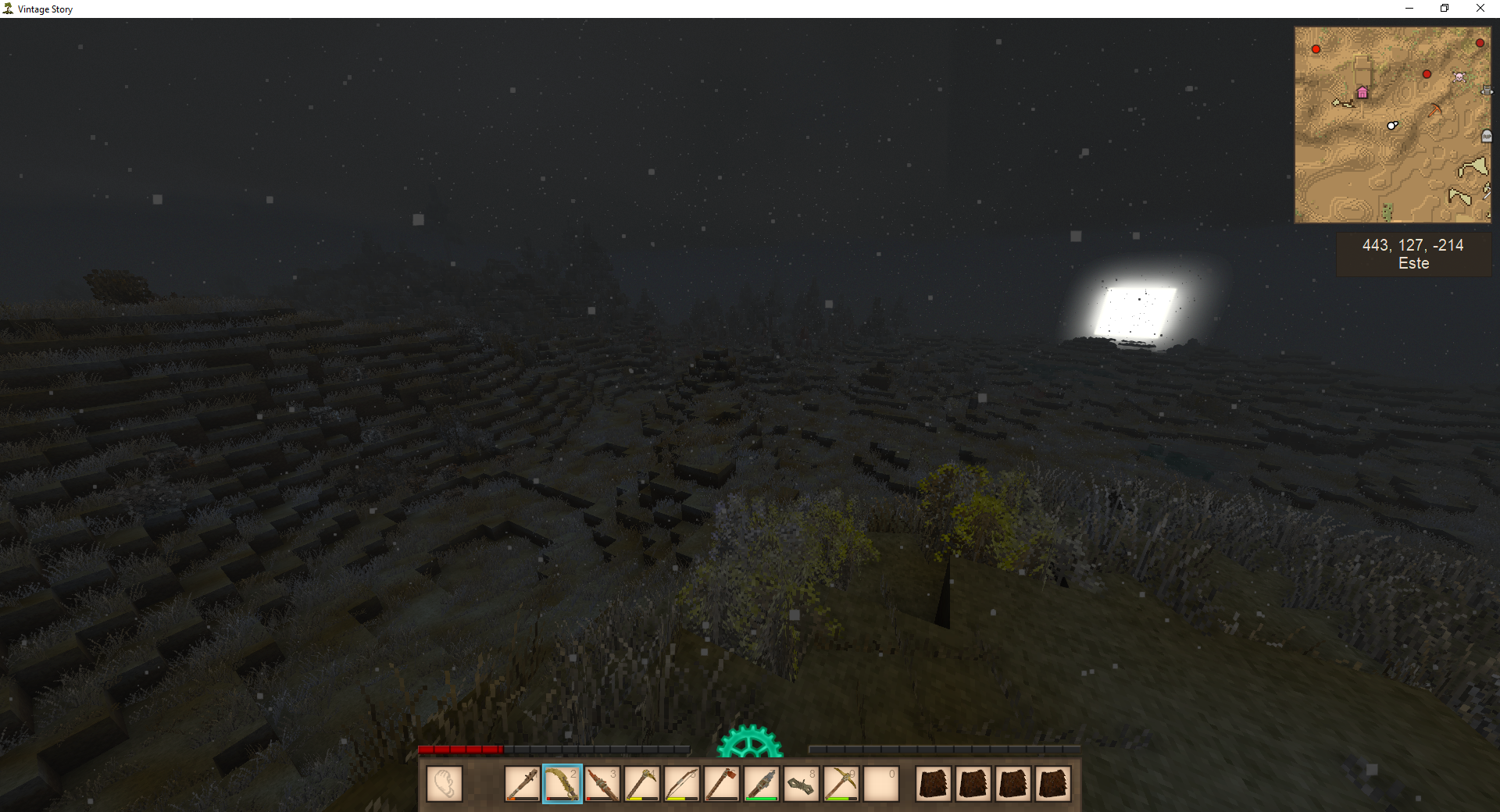Screen dimensions: 1500x812
Task: Equip the gray blade in slot 7
Action: (x=761, y=784)
